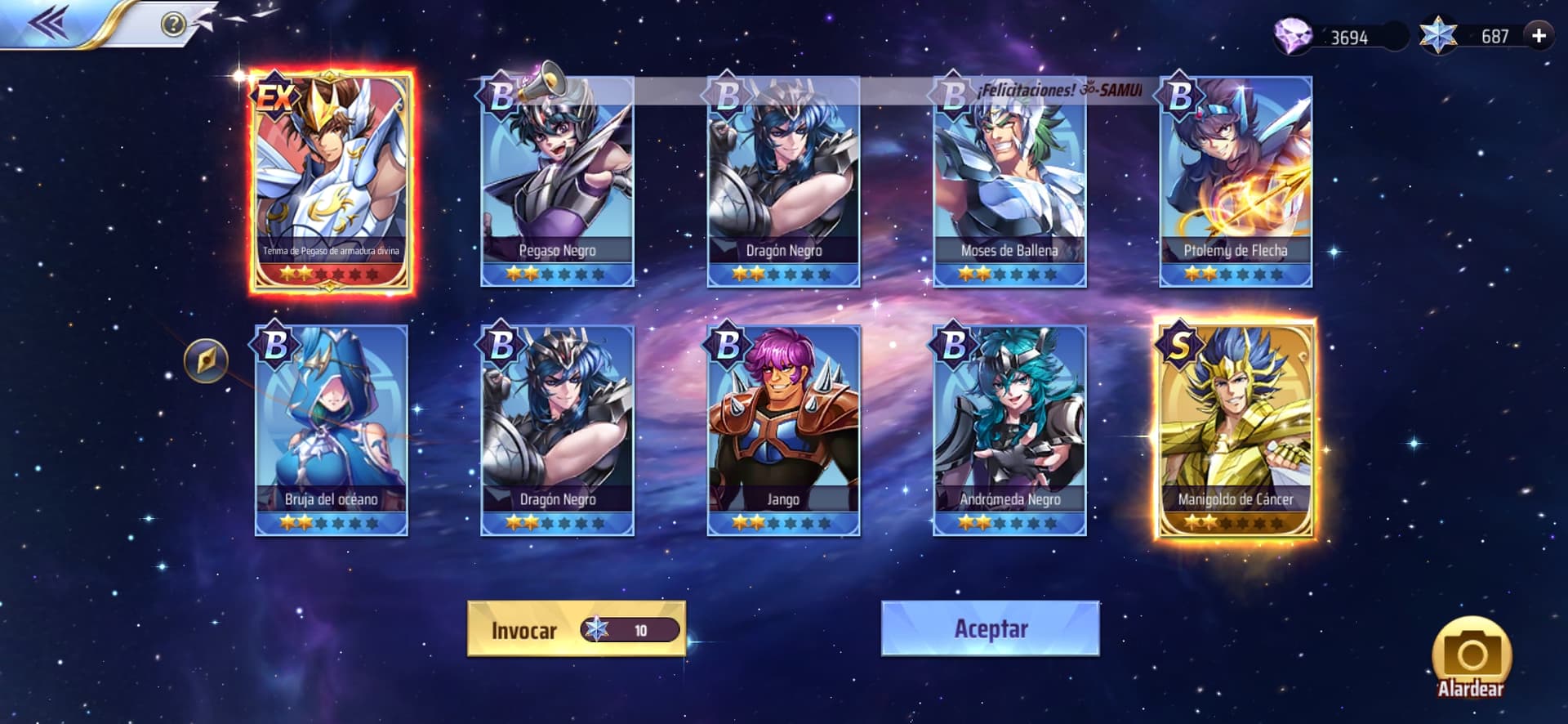Open the Bruja del océano card

point(331,431)
